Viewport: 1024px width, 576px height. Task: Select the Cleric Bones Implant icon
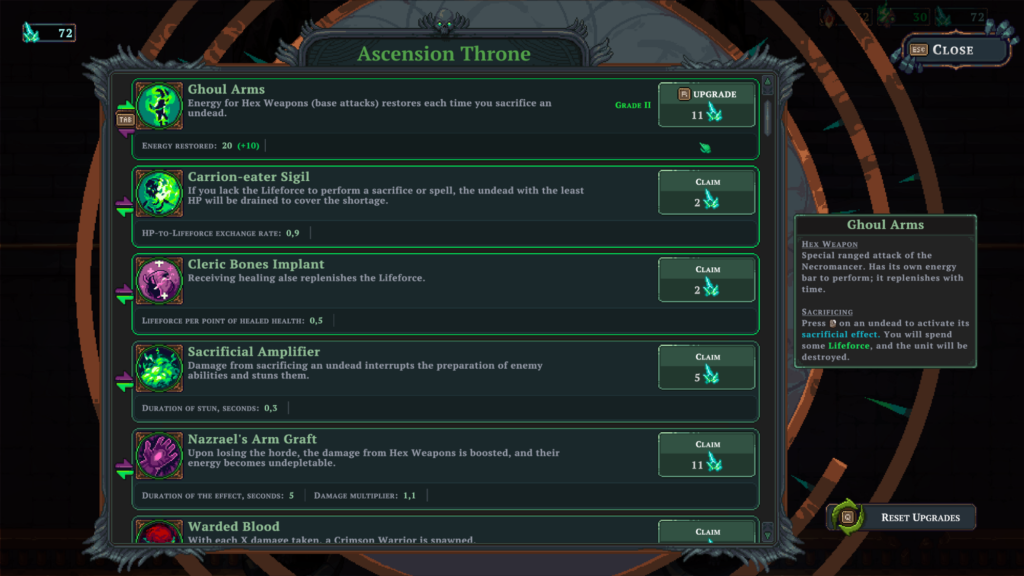point(158,280)
